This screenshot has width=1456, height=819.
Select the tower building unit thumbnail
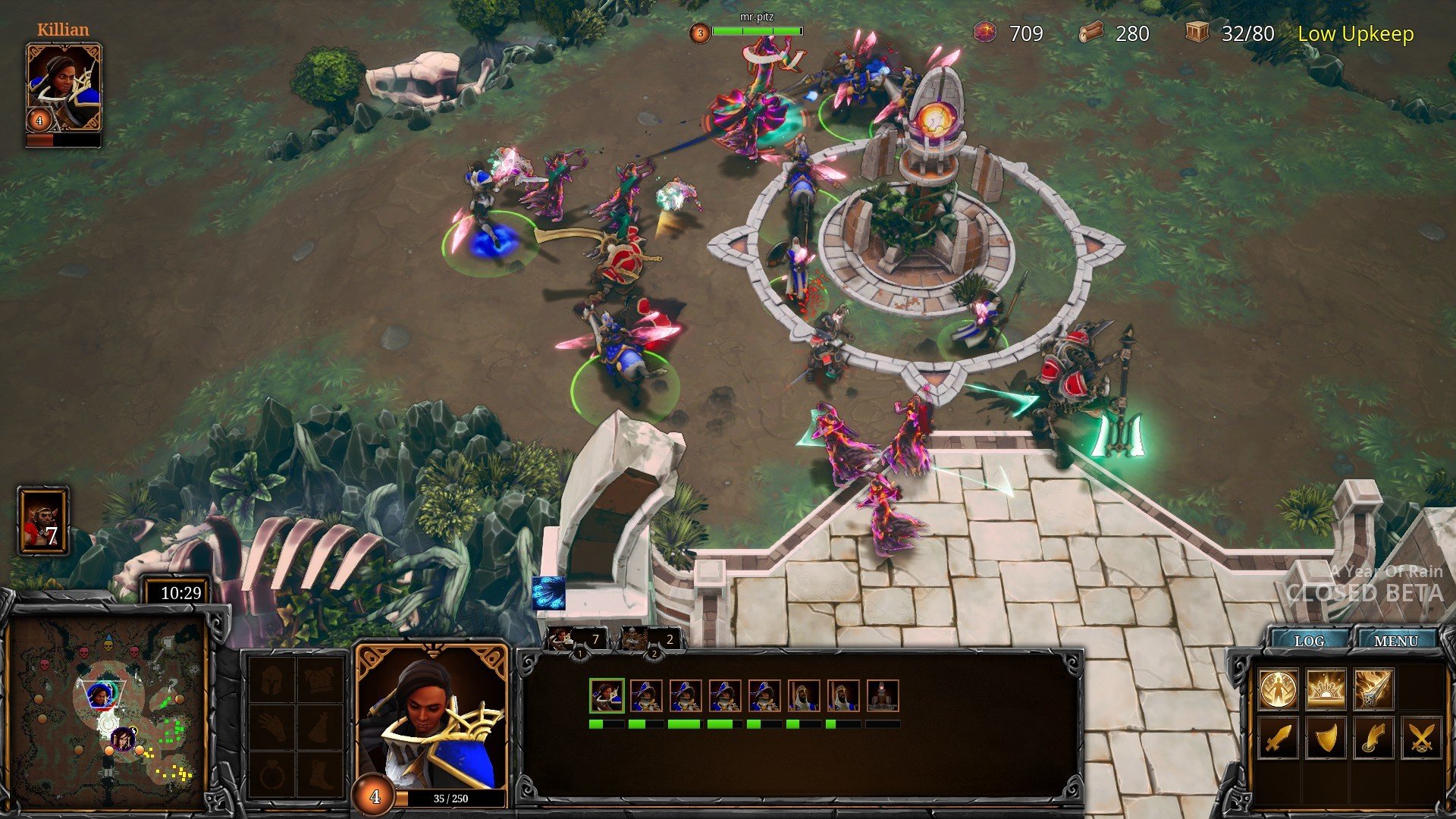(x=883, y=695)
